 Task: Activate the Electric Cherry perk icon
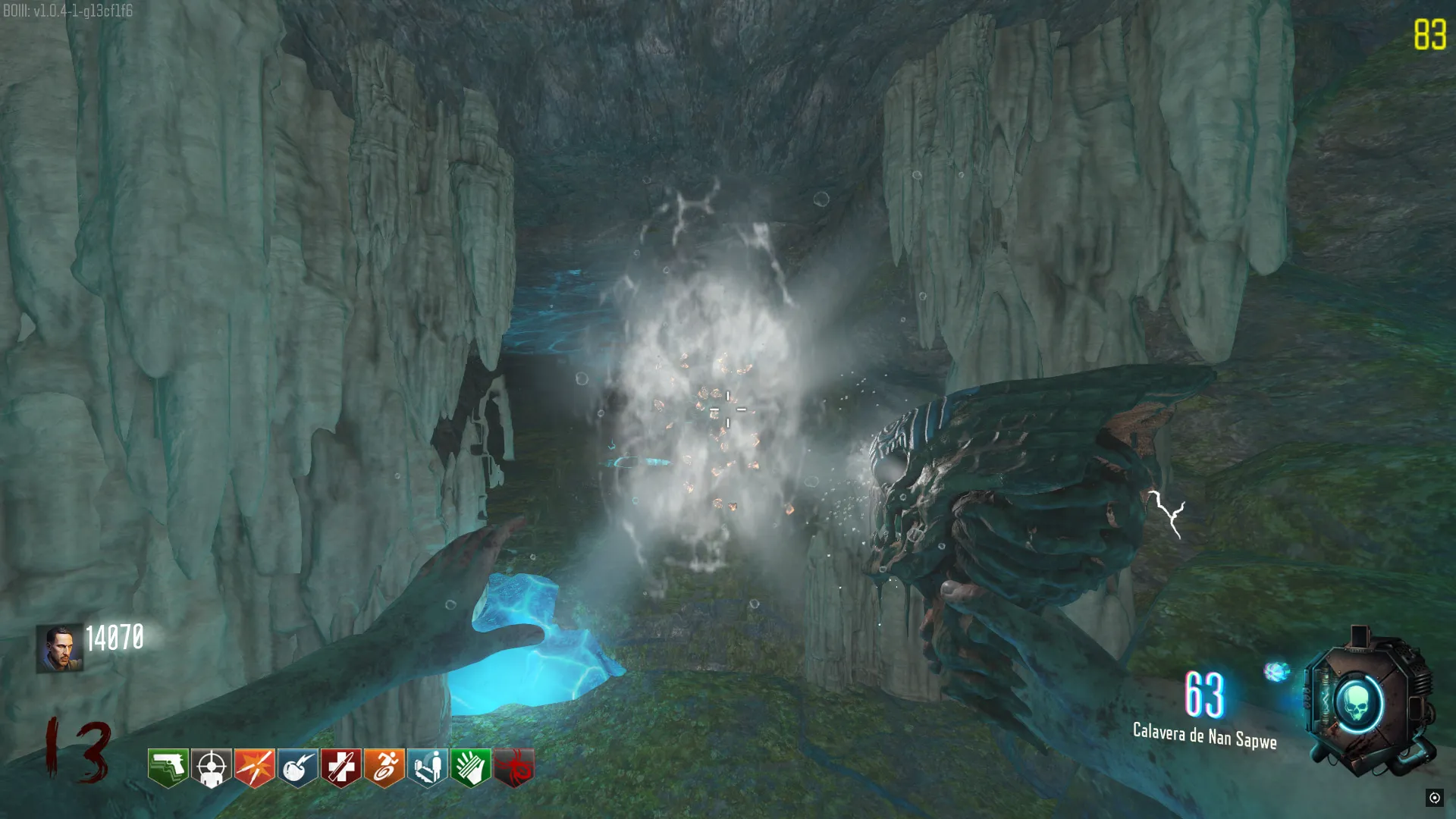[298, 767]
